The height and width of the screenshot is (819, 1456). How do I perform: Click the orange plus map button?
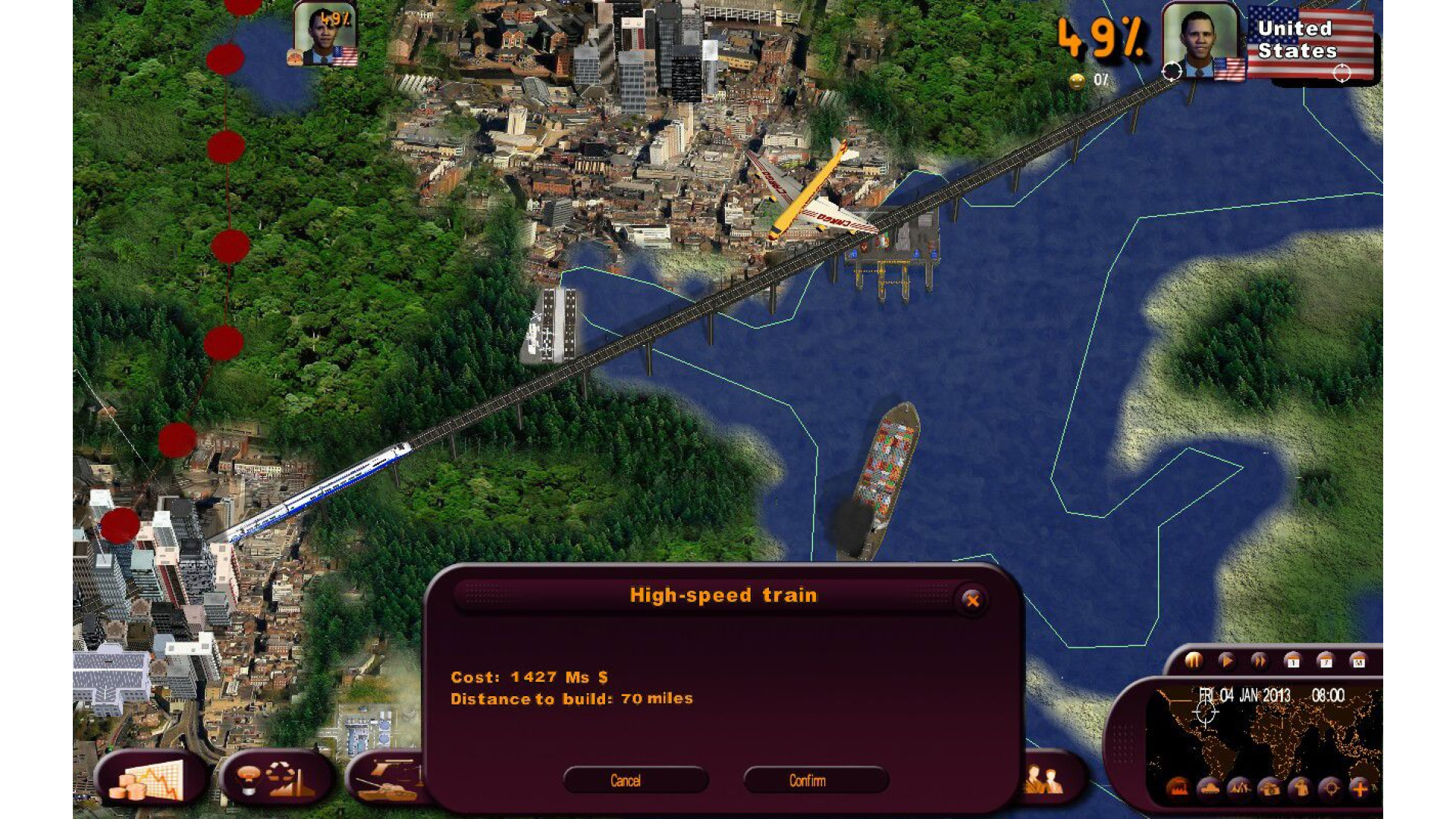[x=1360, y=789]
